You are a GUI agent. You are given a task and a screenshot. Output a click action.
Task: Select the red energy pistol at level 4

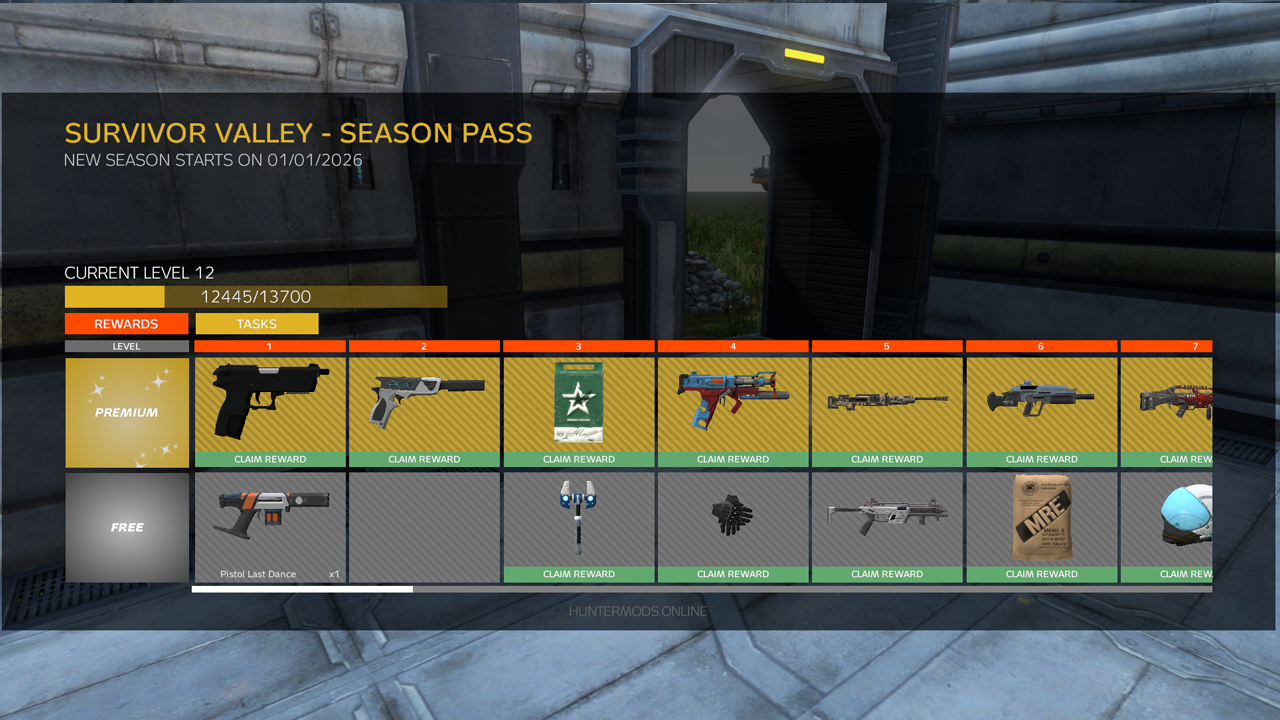733,400
